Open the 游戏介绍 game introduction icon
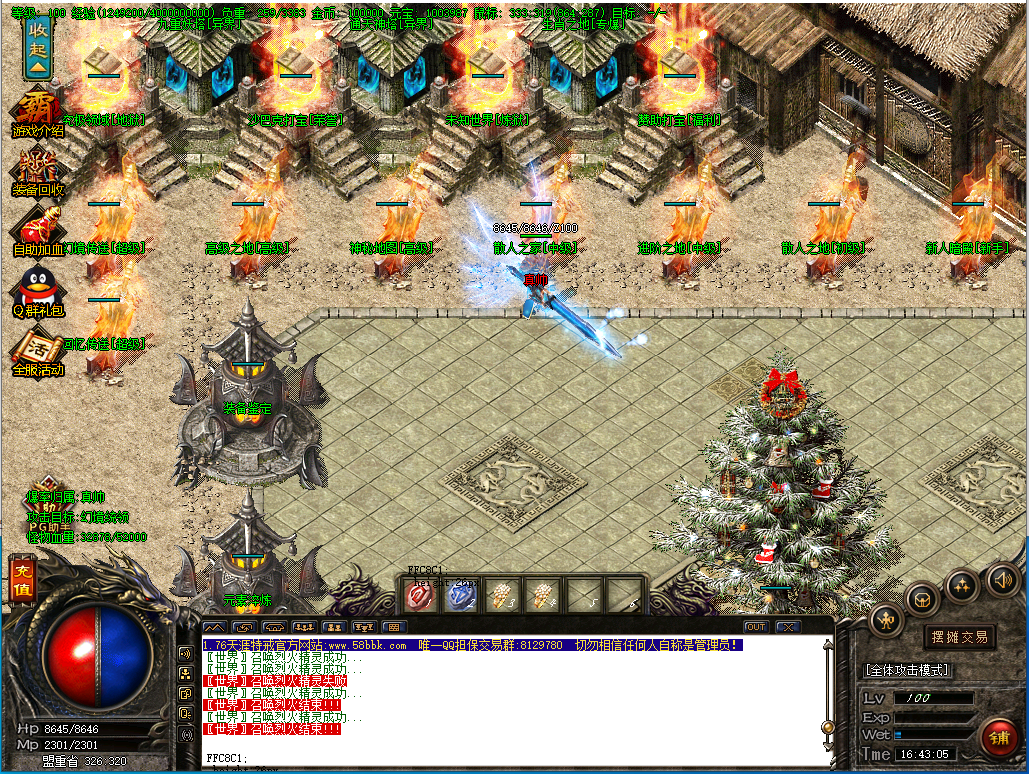 (x=37, y=113)
